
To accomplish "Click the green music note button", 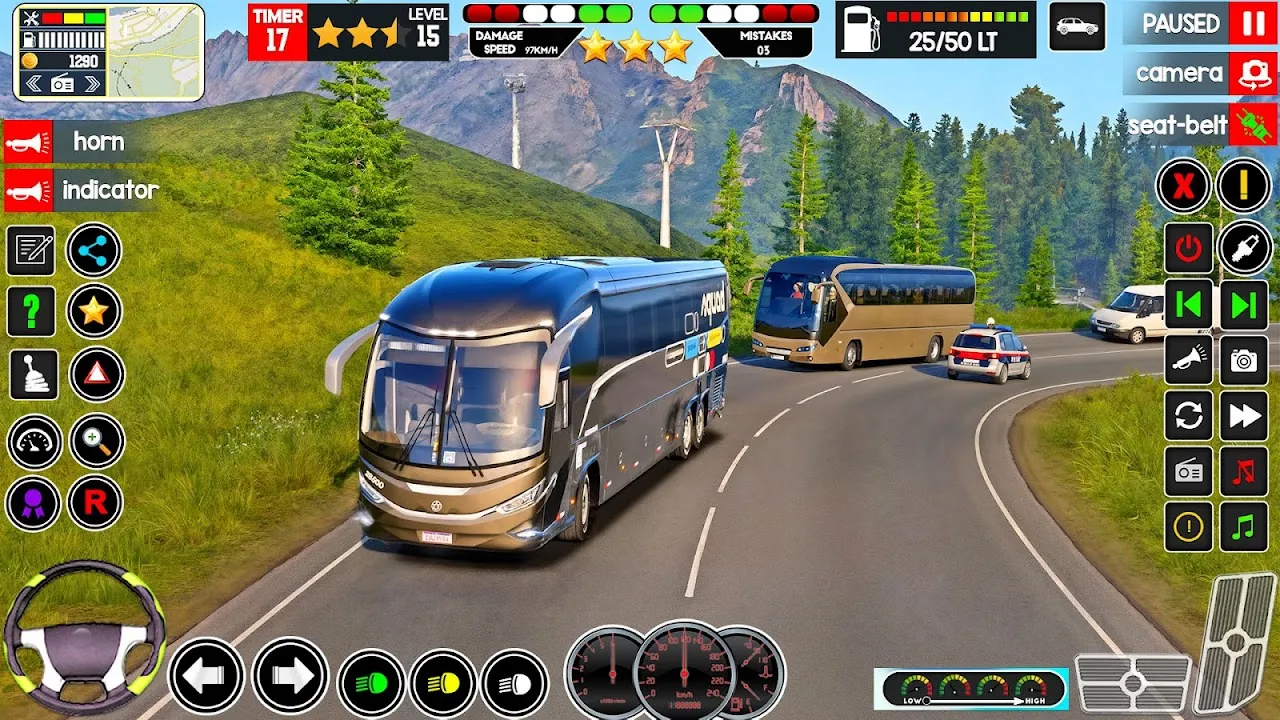I will (1244, 527).
